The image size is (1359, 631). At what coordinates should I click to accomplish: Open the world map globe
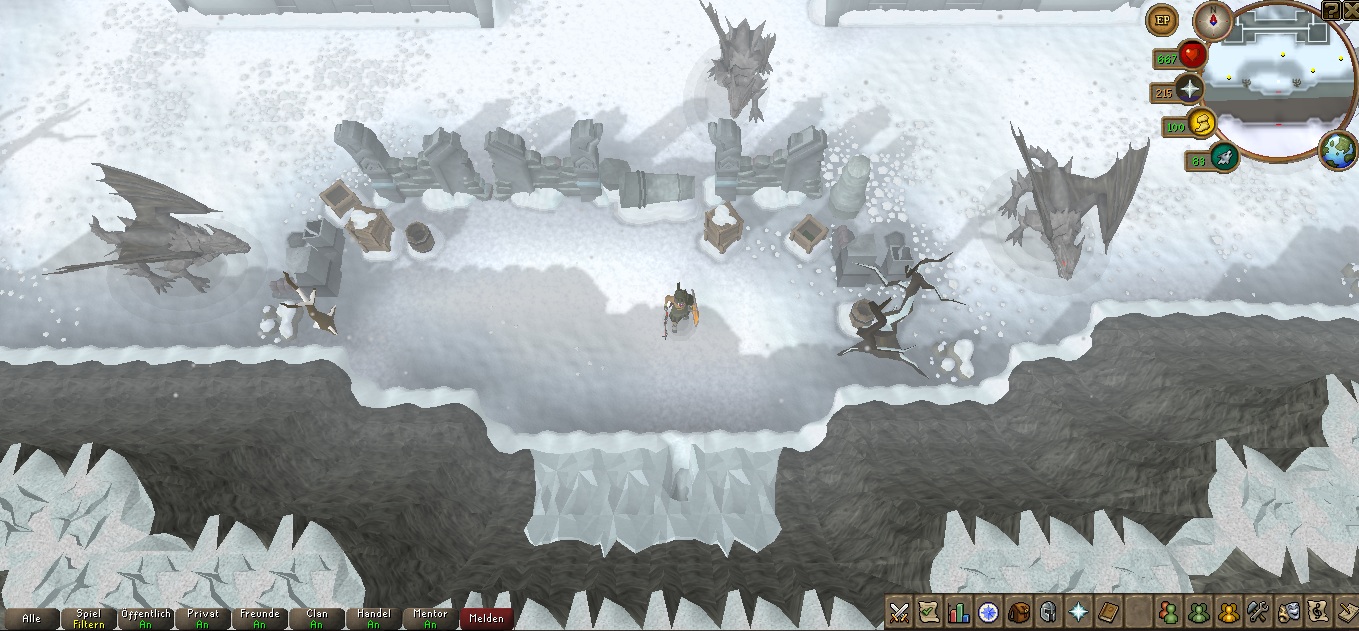pyautogui.click(x=1337, y=152)
